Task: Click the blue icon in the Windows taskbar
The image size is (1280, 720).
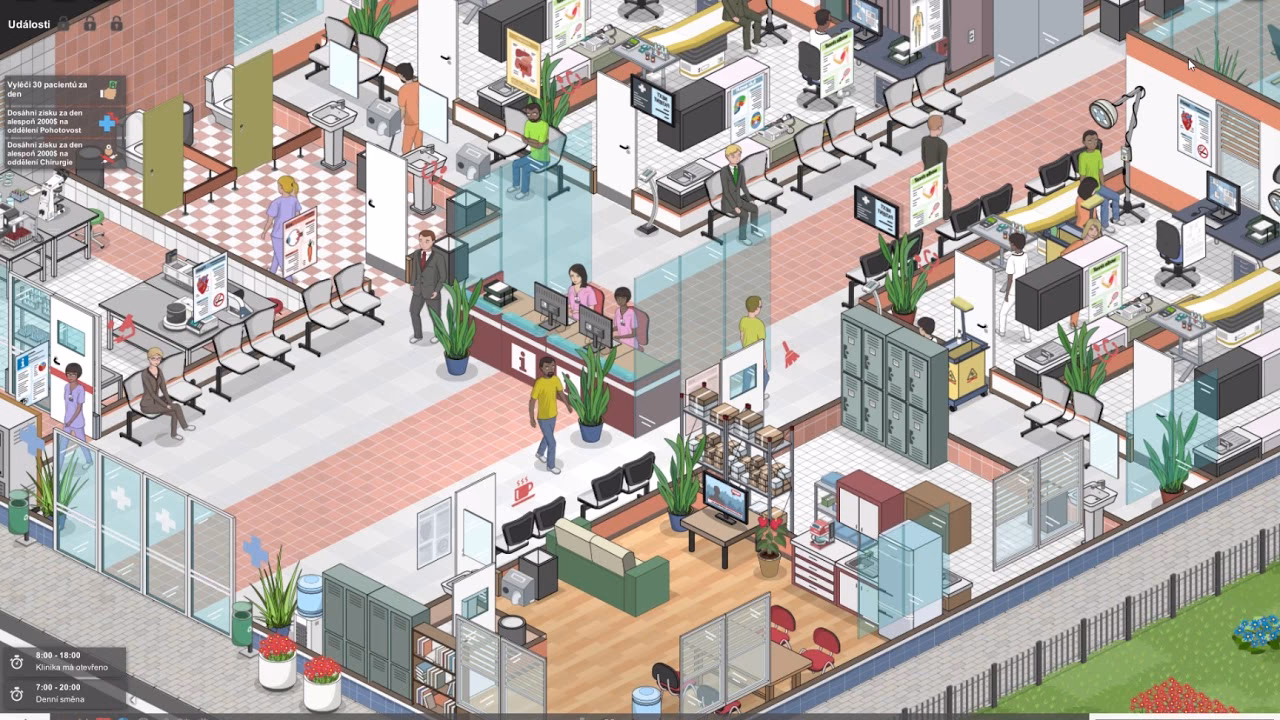Action: tap(124, 718)
